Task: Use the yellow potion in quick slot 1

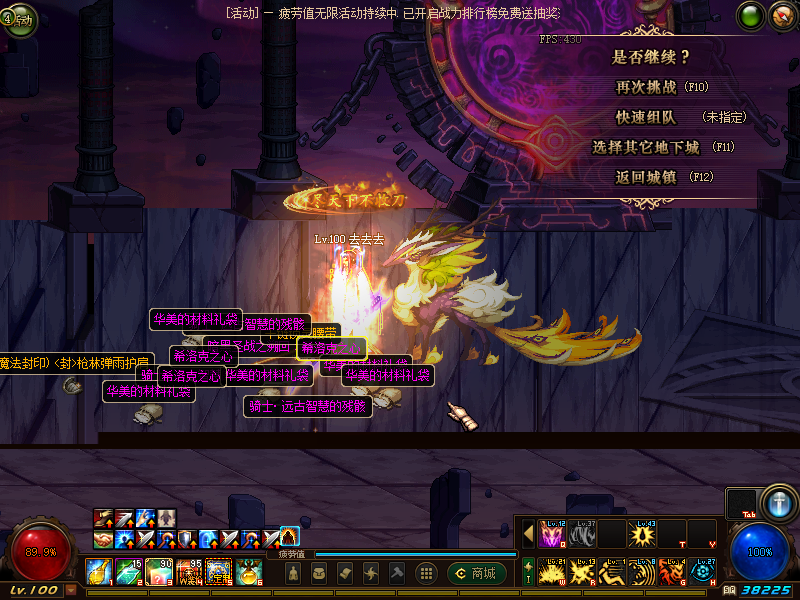Action: [x=99, y=571]
